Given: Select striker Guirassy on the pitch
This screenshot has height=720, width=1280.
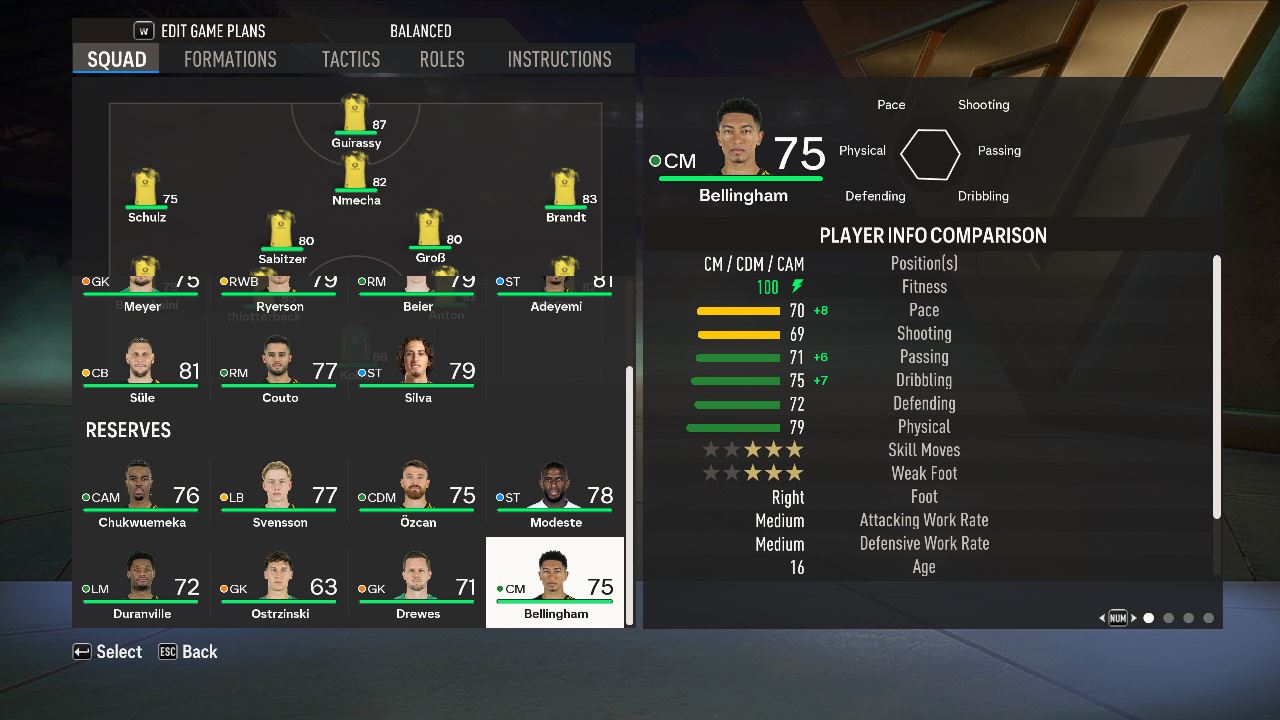Looking at the screenshot, I should pyautogui.click(x=356, y=118).
